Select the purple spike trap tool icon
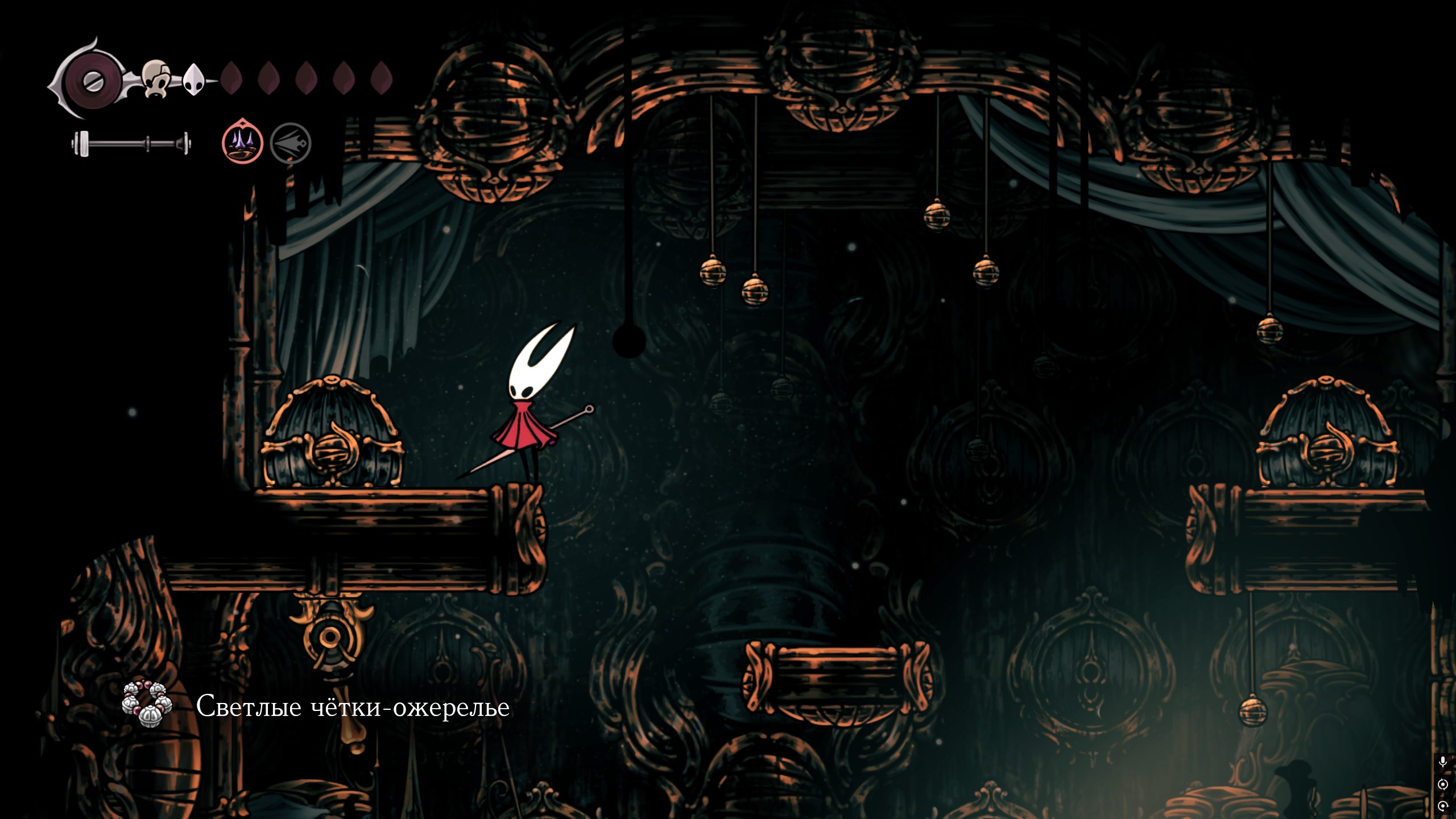The height and width of the screenshot is (819, 1456). point(242,142)
